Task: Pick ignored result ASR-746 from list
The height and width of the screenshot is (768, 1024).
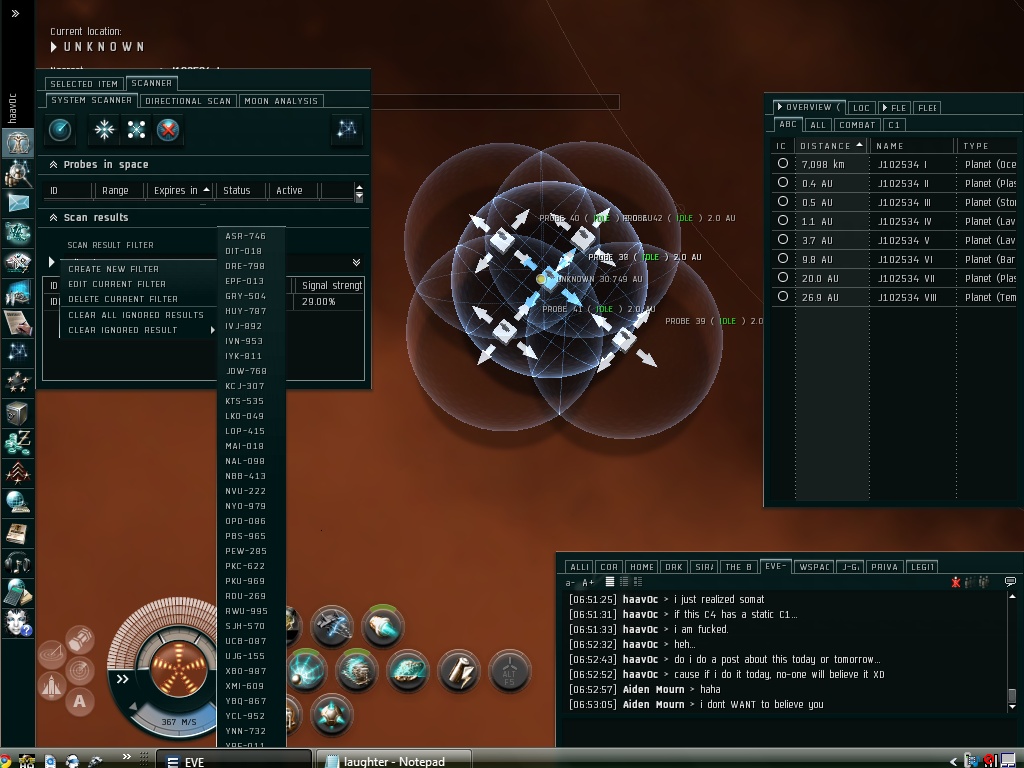Action: (246, 237)
